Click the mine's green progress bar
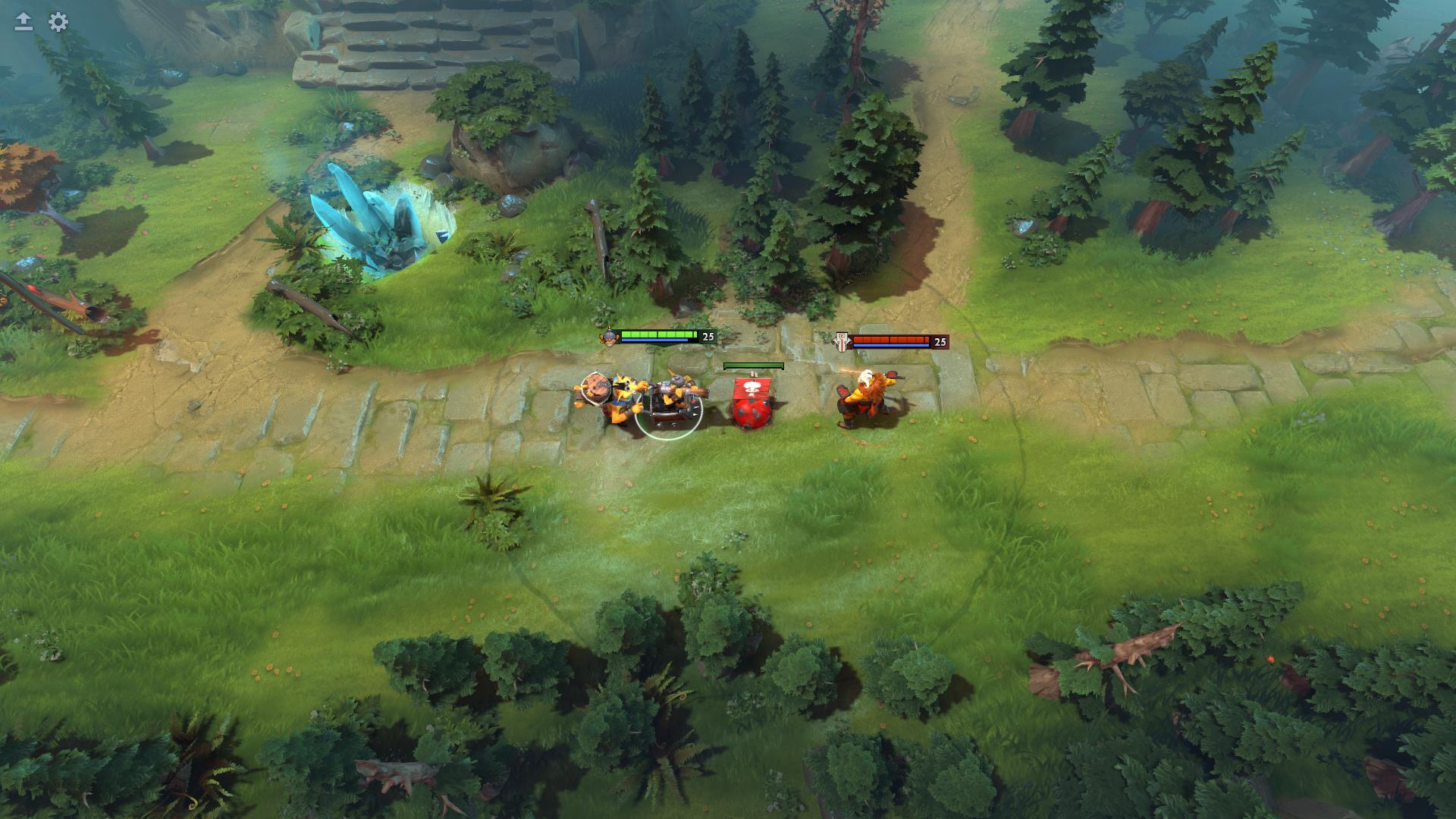This screenshot has width=1456, height=819. tap(753, 366)
